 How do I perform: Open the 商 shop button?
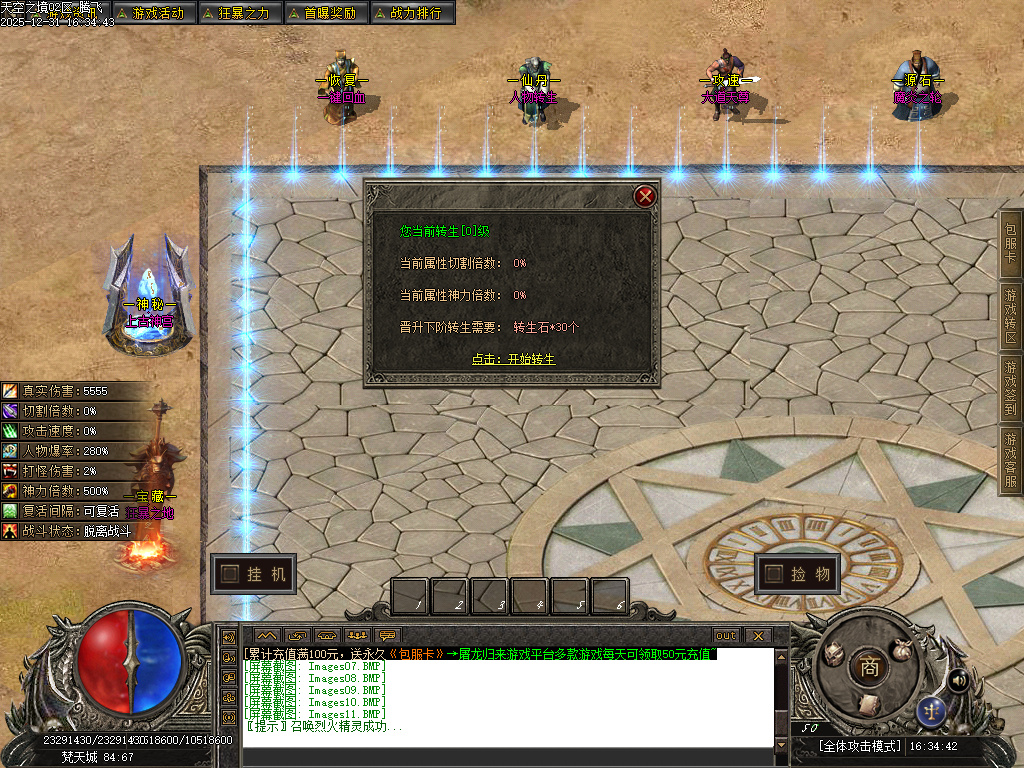[x=869, y=667]
